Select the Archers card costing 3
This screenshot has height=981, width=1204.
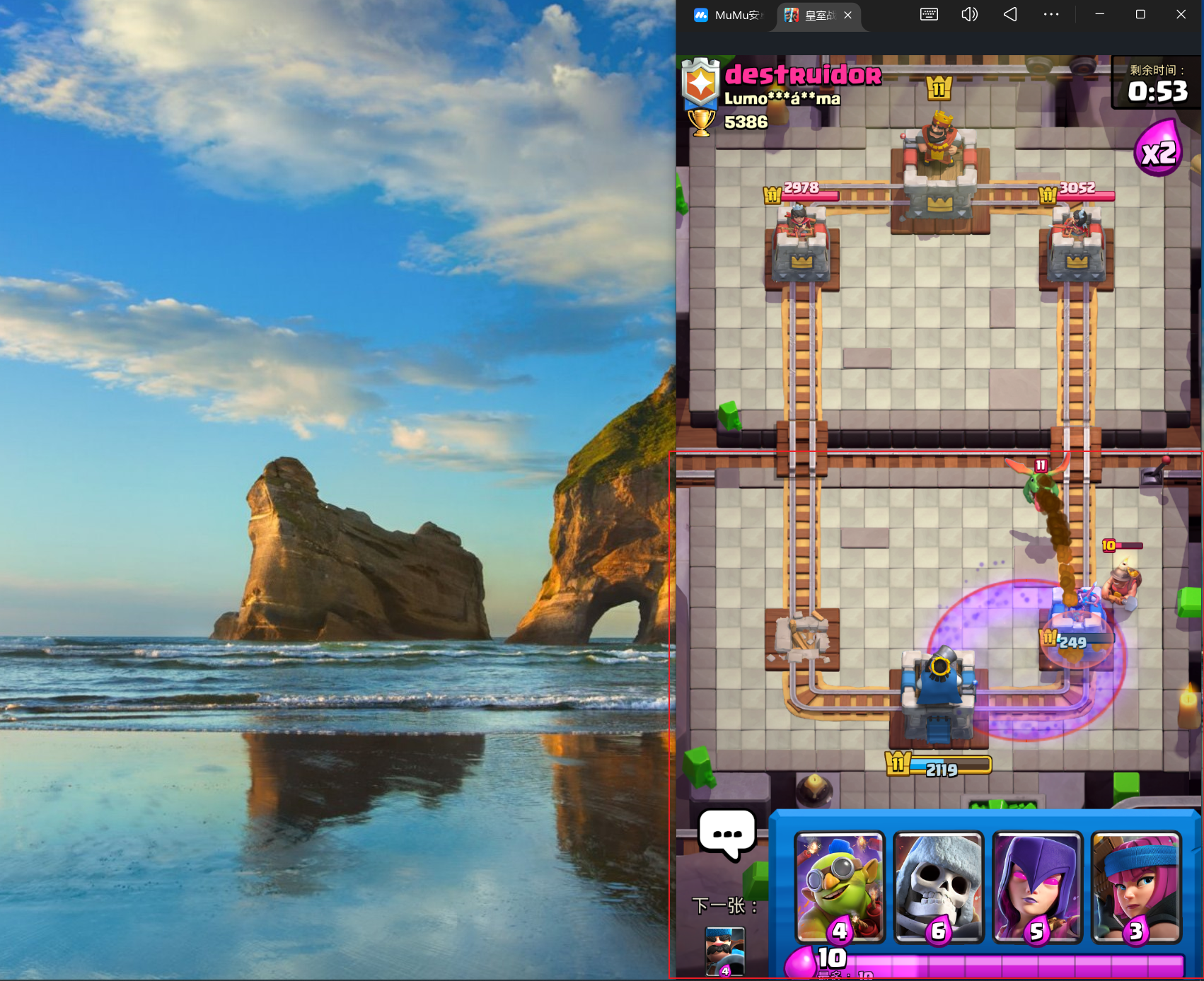pyautogui.click(x=1135, y=887)
